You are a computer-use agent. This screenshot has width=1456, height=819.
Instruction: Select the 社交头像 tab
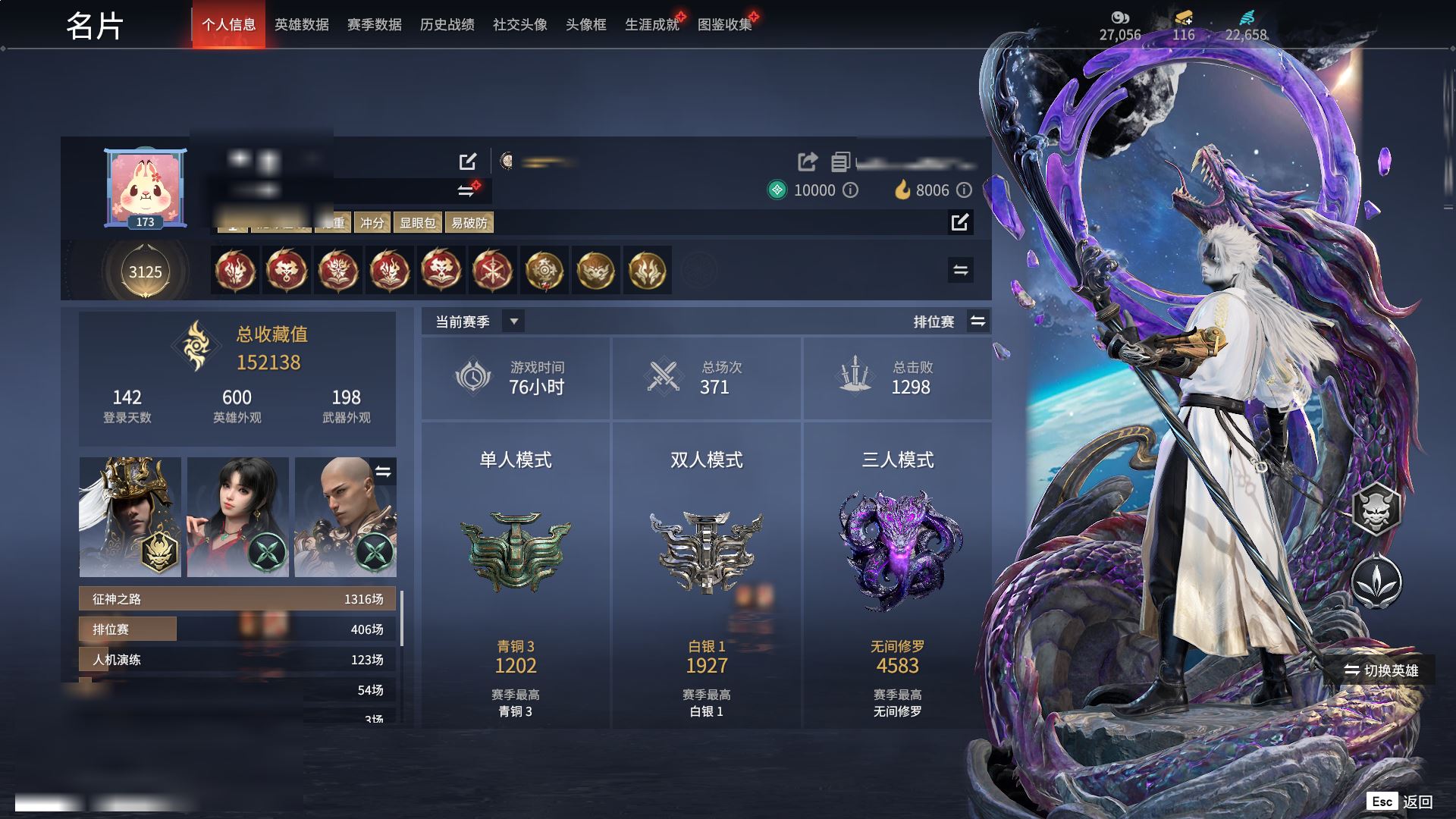tap(519, 25)
